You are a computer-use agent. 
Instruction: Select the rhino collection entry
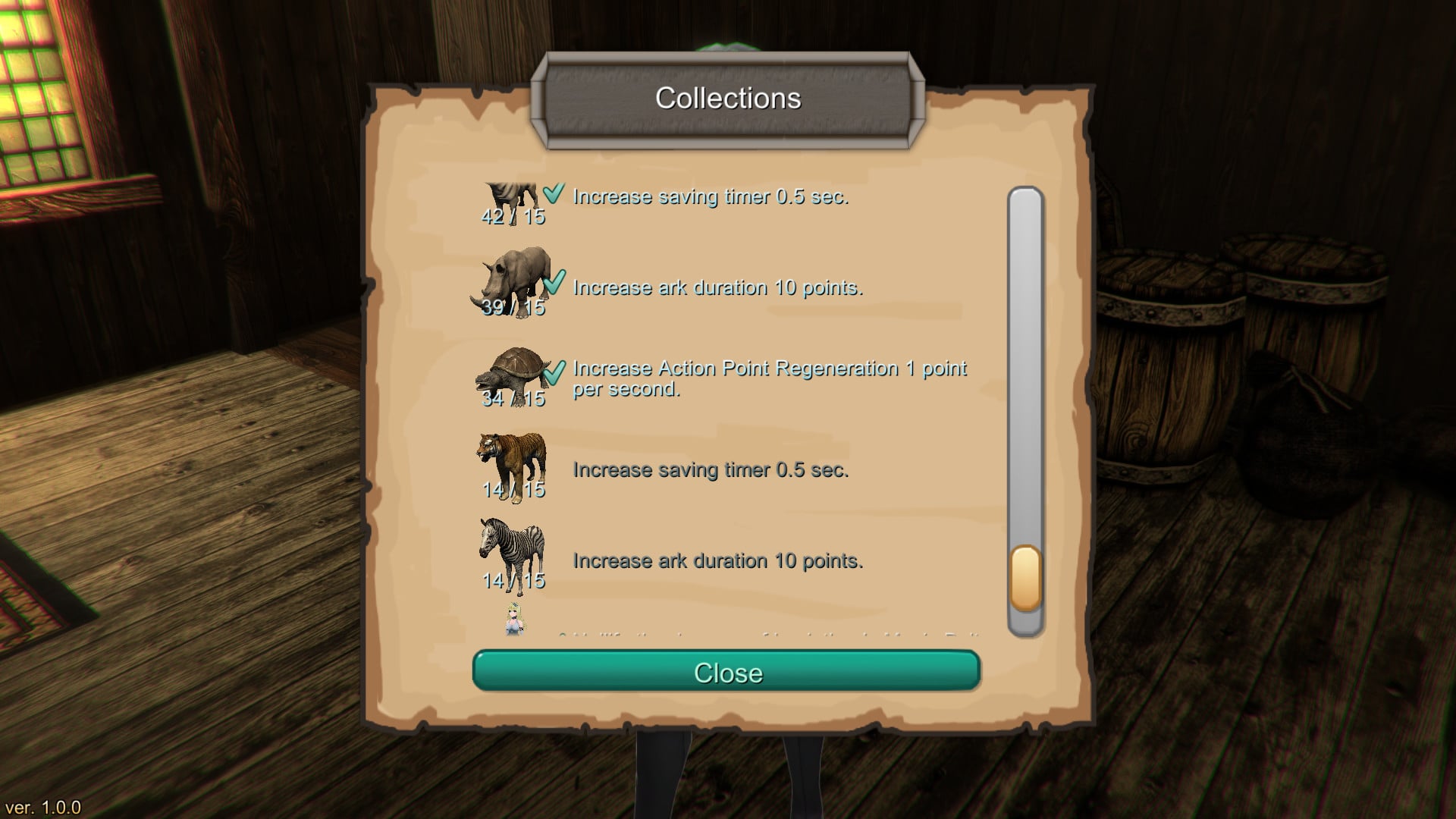coord(514,281)
